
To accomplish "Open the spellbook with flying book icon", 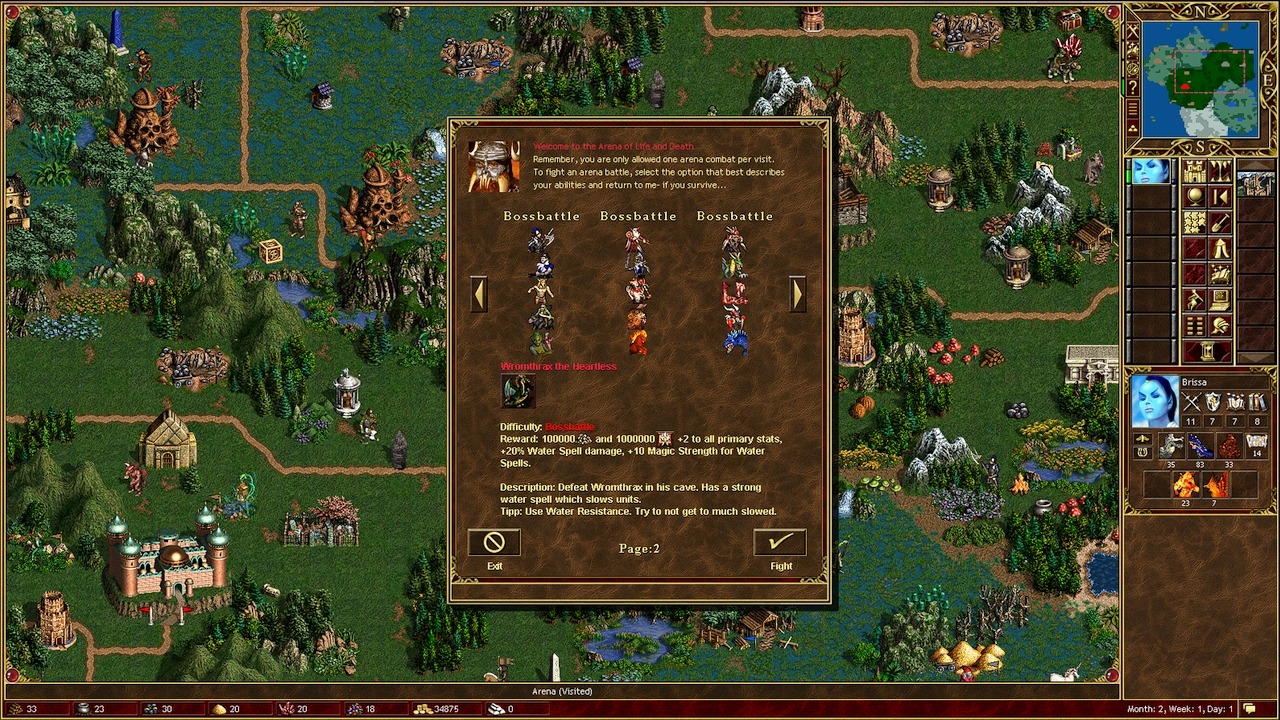I will 1220,275.
